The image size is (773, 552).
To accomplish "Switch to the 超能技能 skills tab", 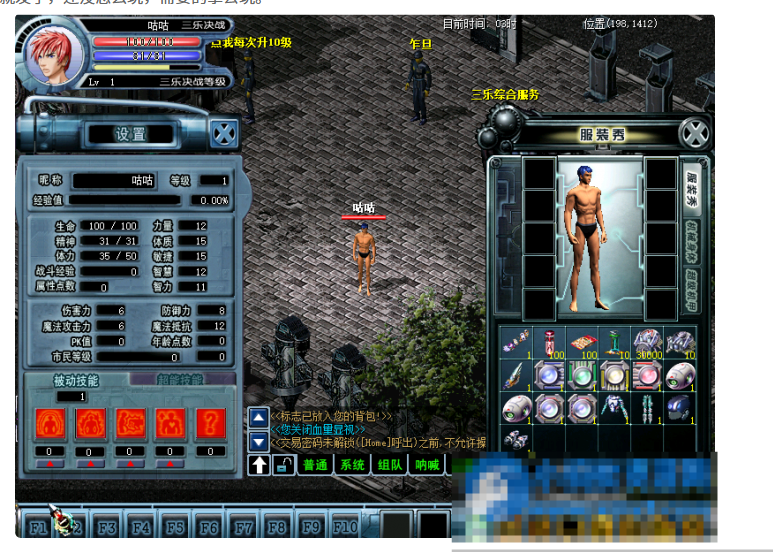I will click(180, 380).
